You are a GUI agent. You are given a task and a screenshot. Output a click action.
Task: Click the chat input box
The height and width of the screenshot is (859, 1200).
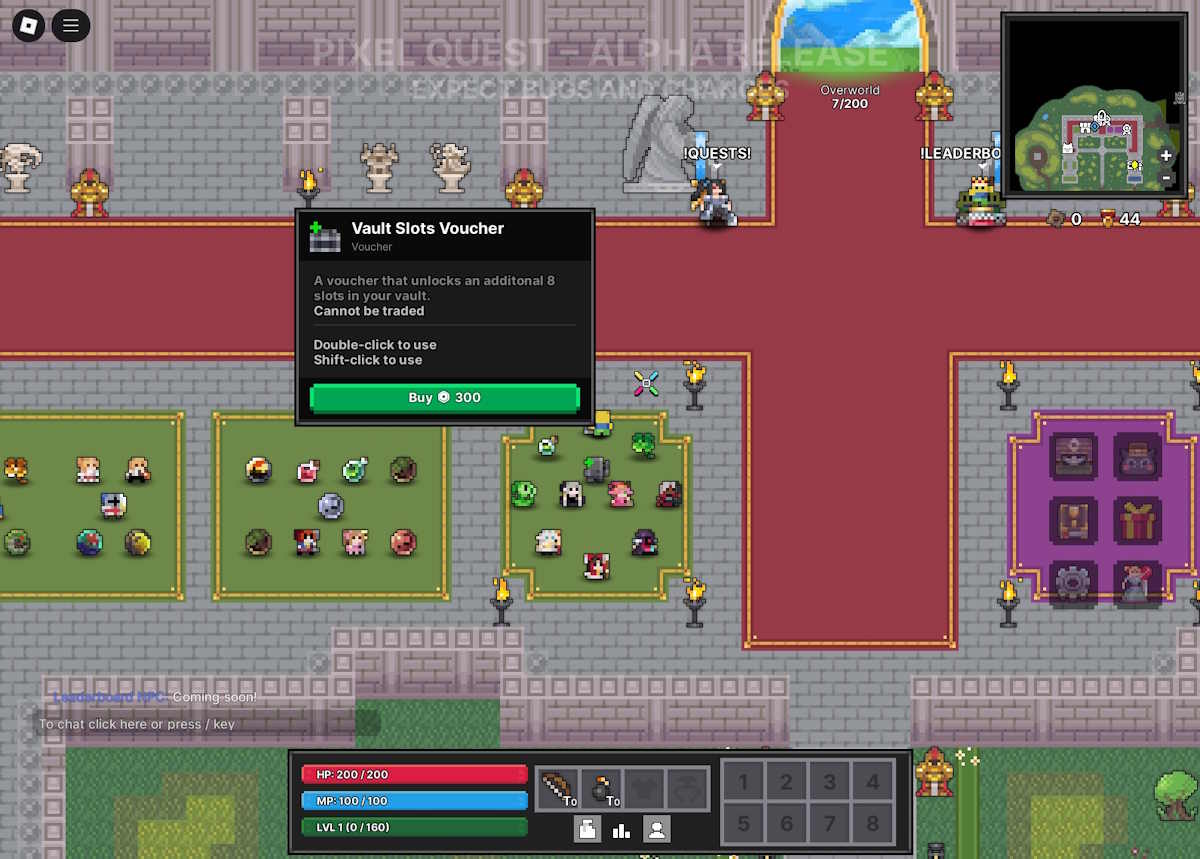point(195,724)
